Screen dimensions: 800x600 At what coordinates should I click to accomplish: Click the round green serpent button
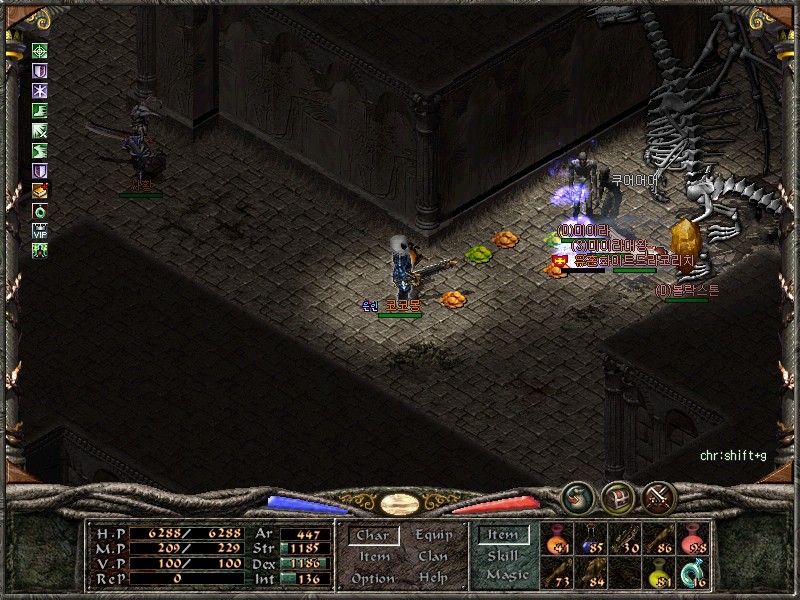pyautogui.click(x=577, y=496)
